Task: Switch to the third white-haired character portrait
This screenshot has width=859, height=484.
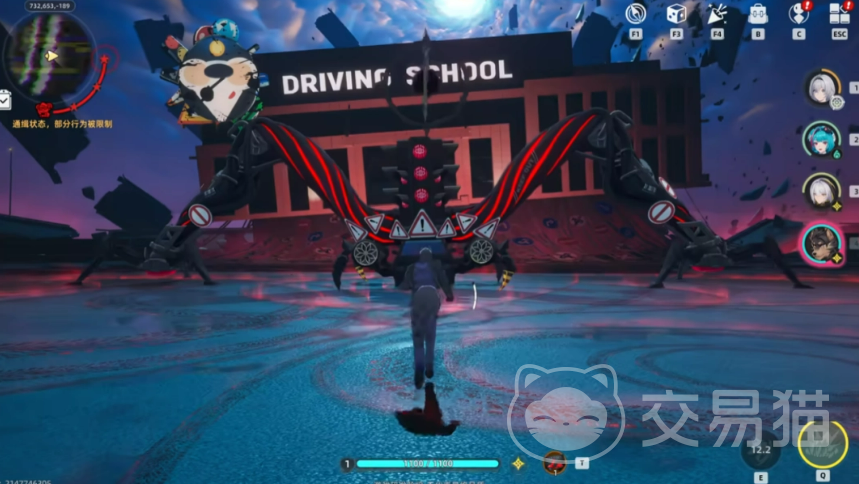Action: click(821, 190)
